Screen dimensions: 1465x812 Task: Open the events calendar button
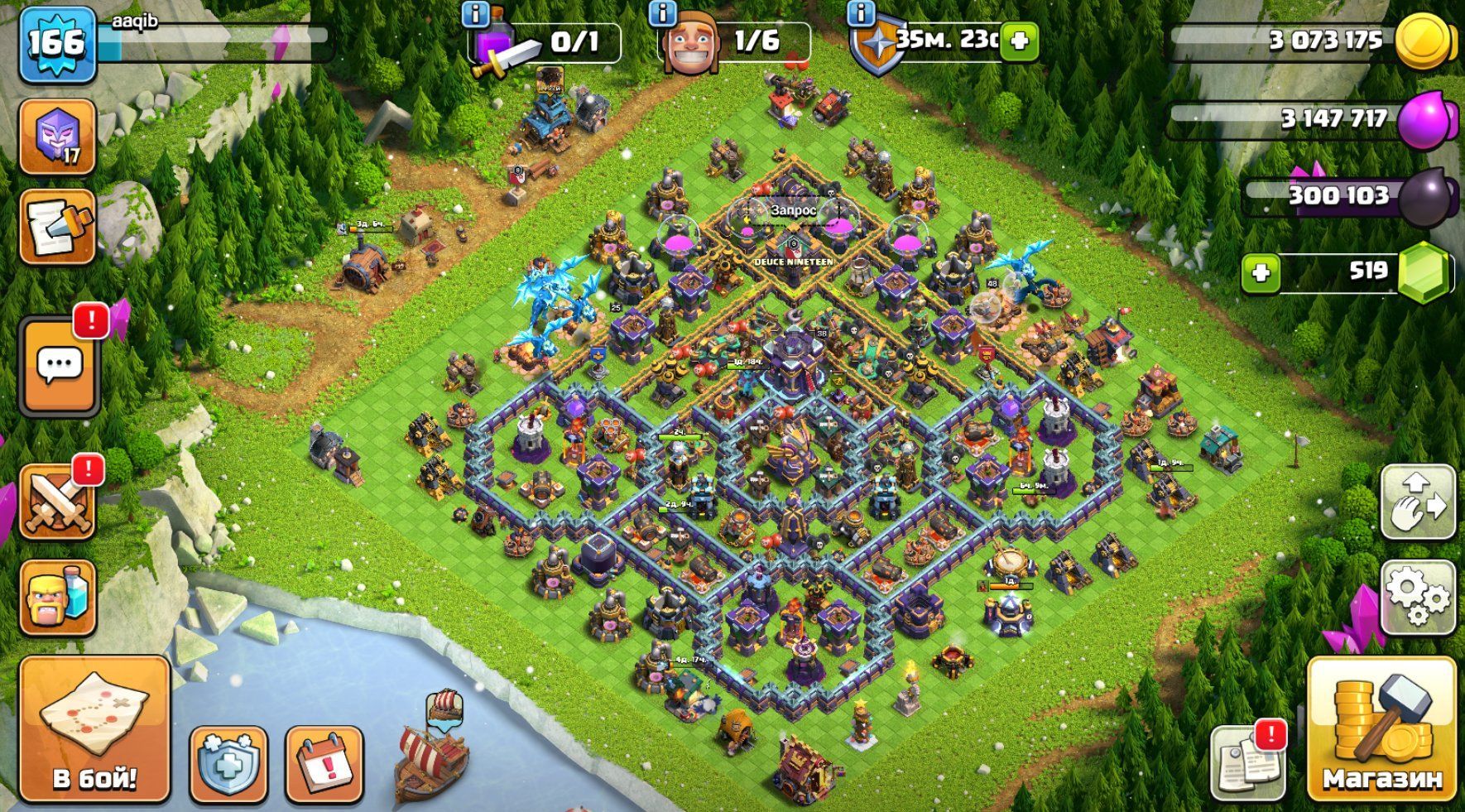coord(324,764)
